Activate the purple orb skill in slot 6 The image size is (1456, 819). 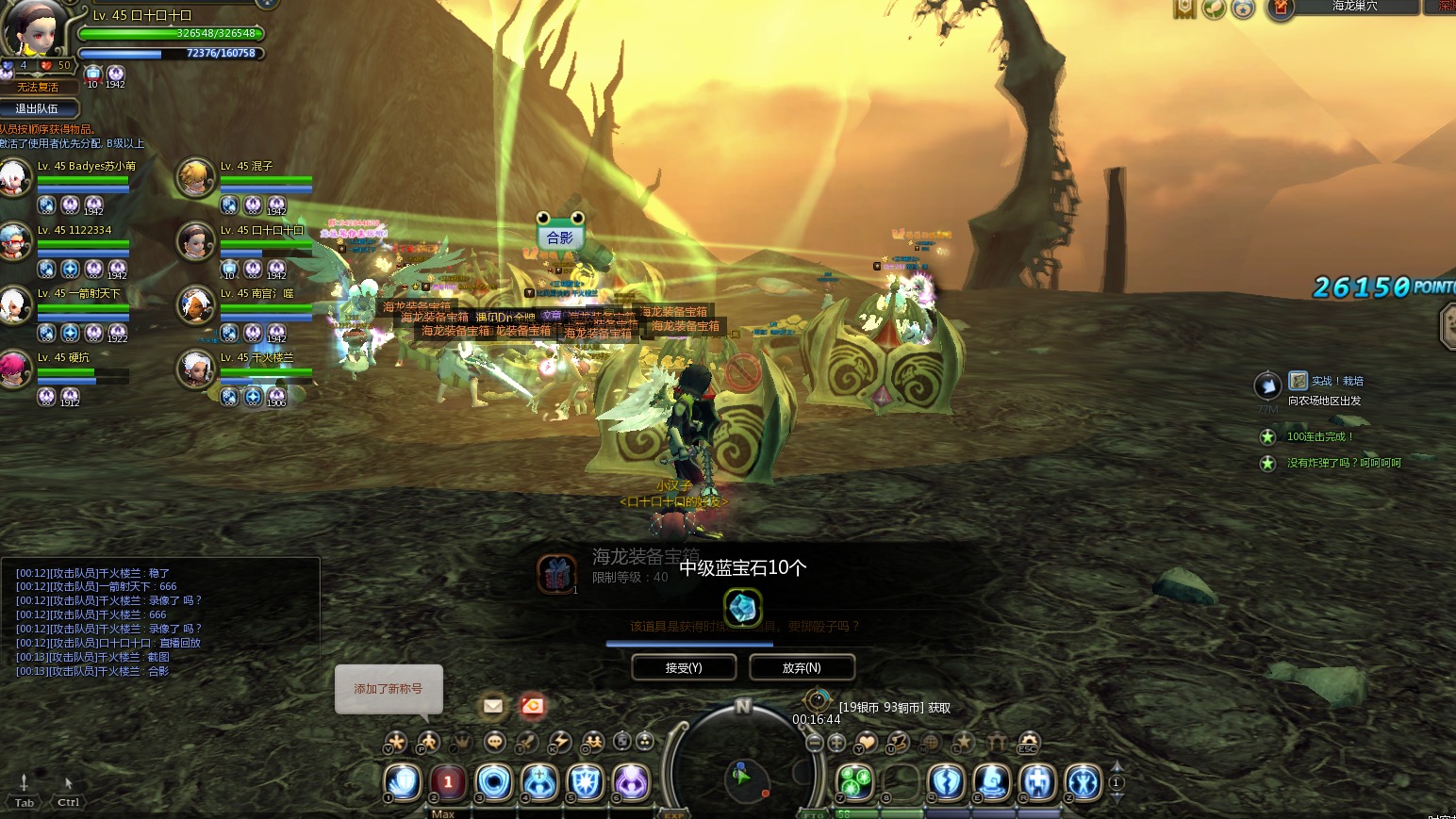[631, 782]
